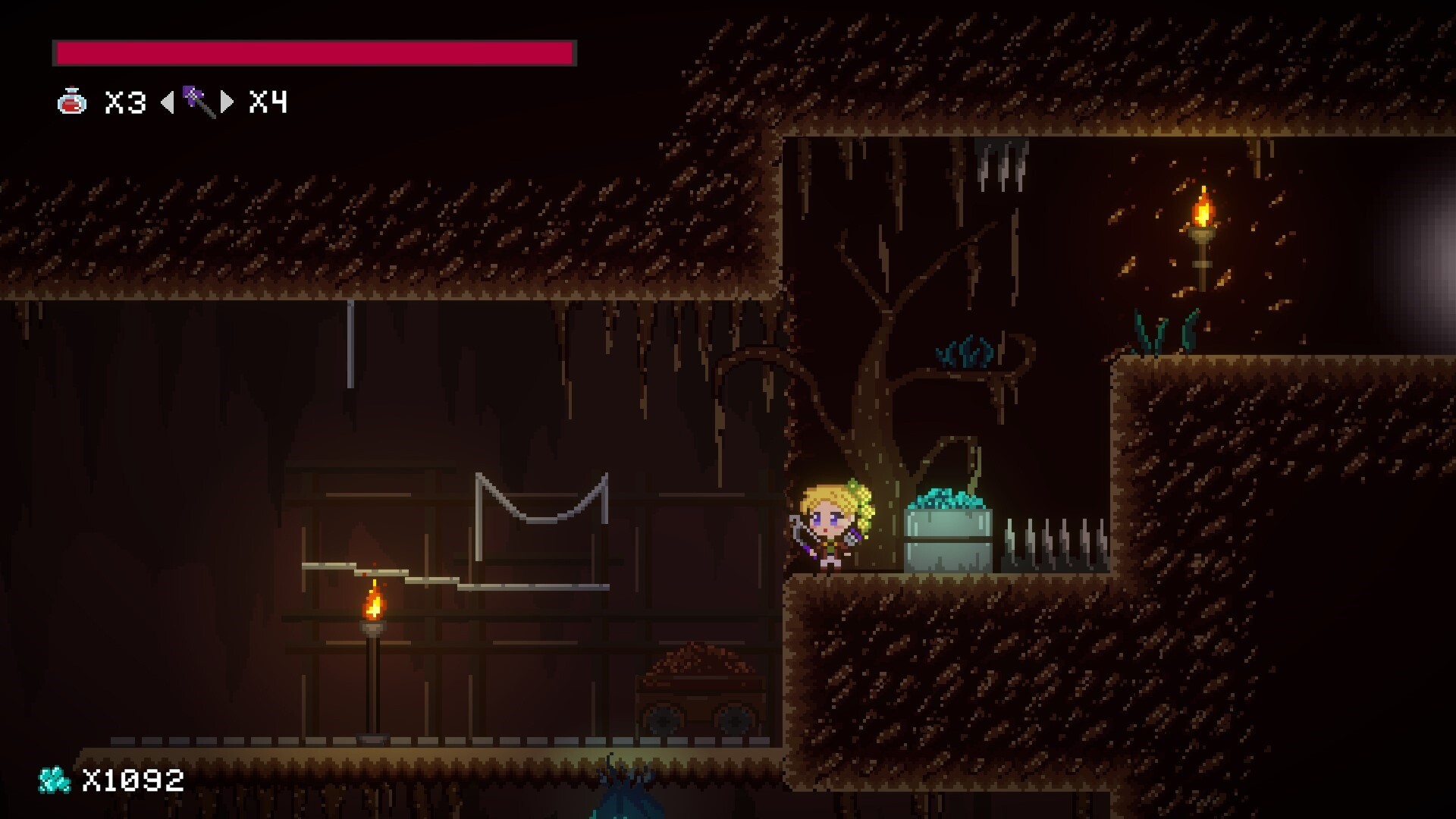Viewport: 1456px width, 819px height.
Task: Click the minecart filled with ore
Action: point(698,690)
